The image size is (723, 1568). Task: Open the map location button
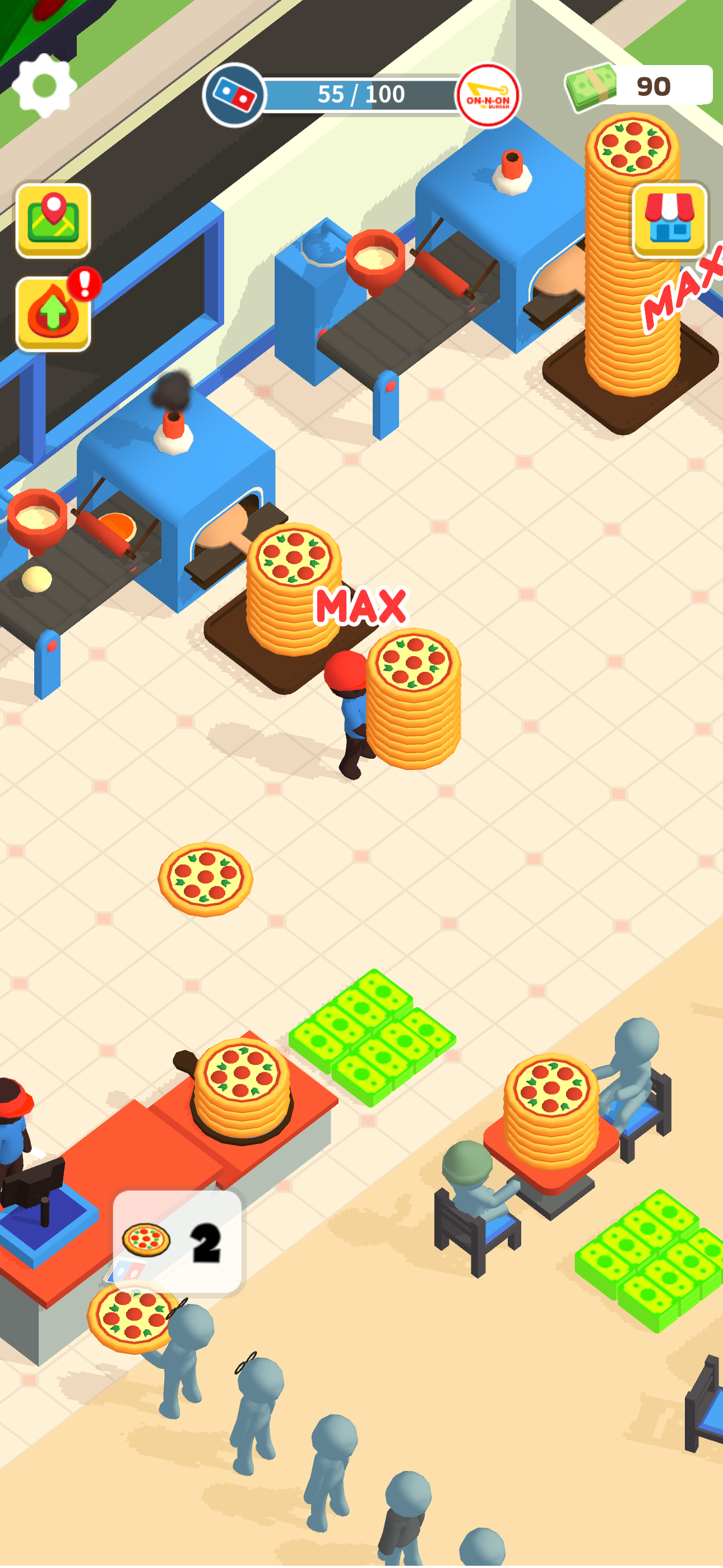click(52, 220)
